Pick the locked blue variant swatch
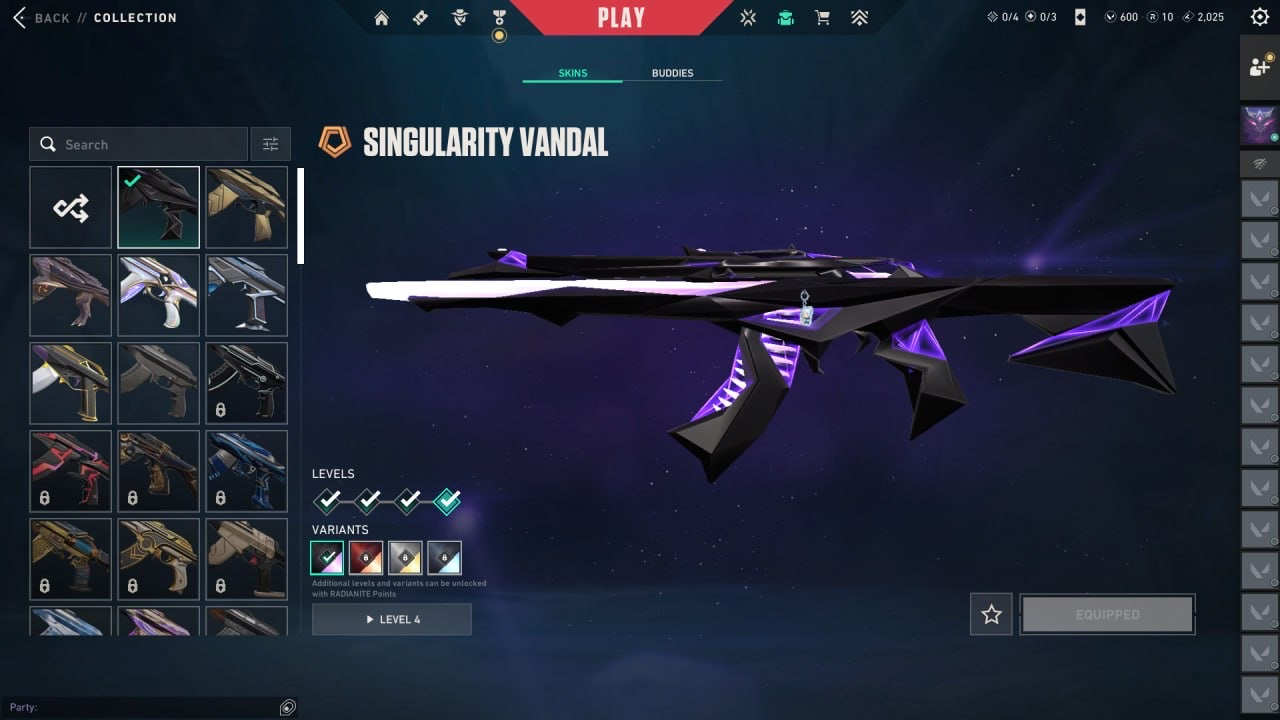The width and height of the screenshot is (1280, 720). coord(444,558)
